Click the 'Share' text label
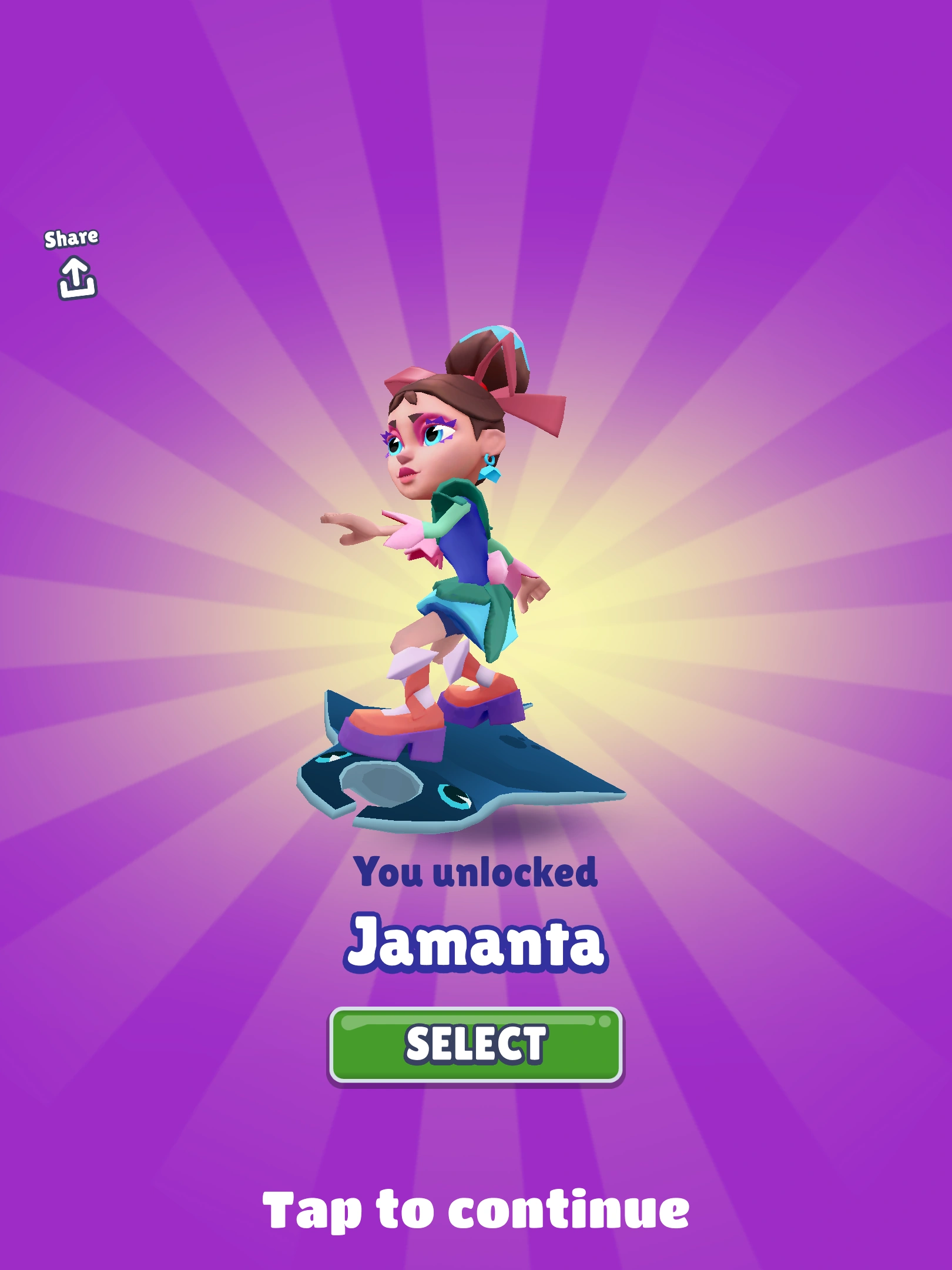Screen dimensions: 952x1270 [73, 238]
